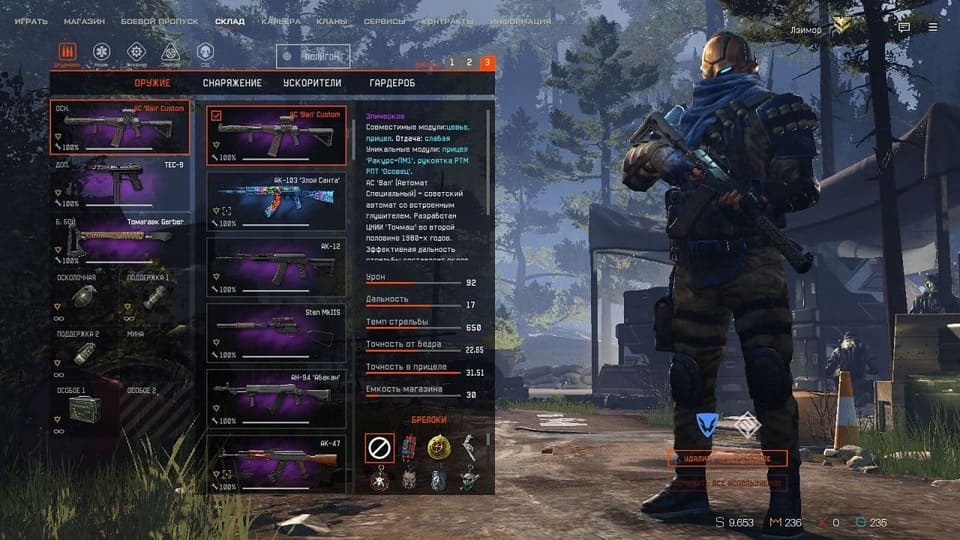Select loadout preset number 2

[x=469, y=63]
